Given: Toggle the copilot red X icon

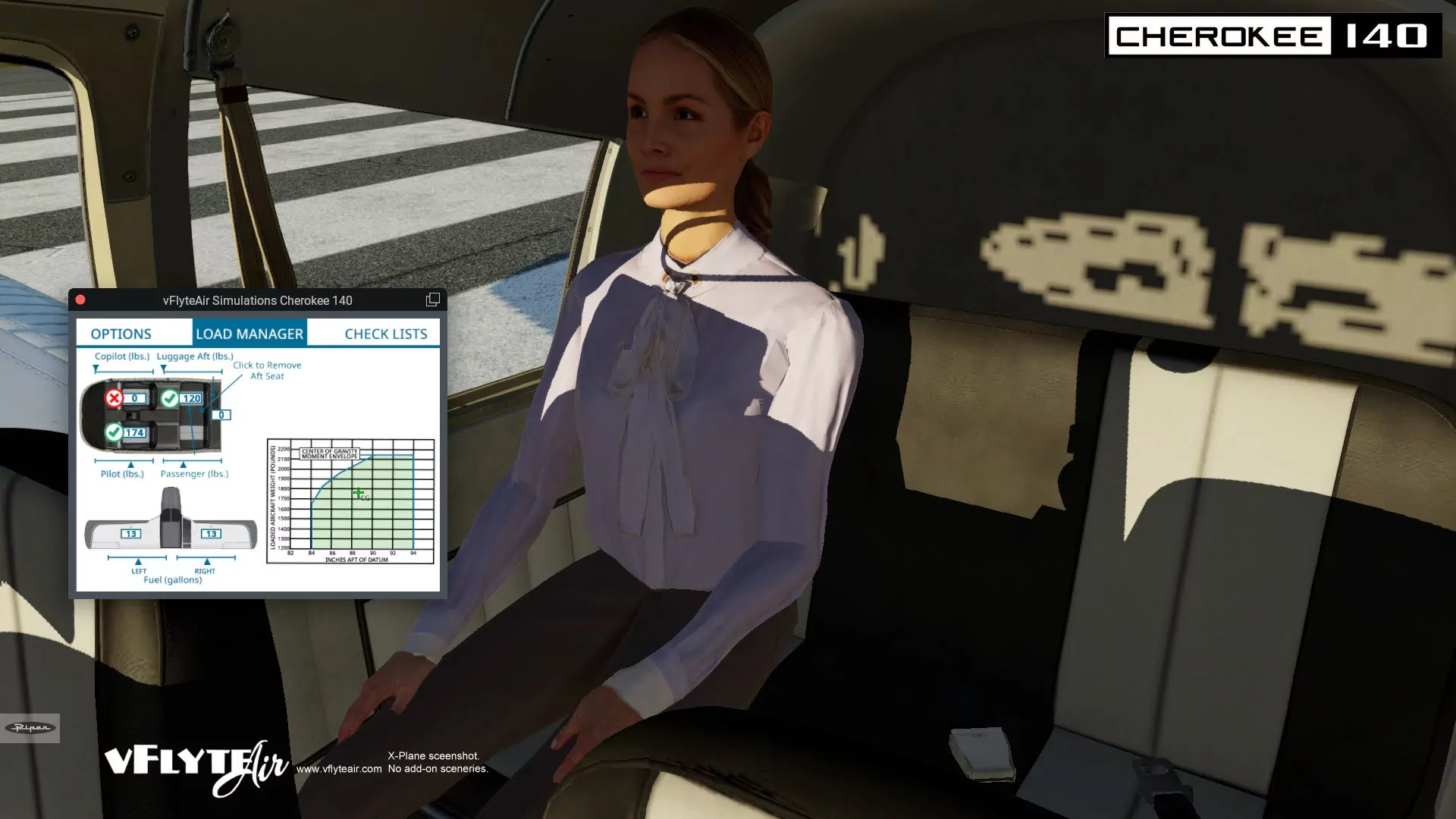Looking at the screenshot, I should (x=114, y=398).
